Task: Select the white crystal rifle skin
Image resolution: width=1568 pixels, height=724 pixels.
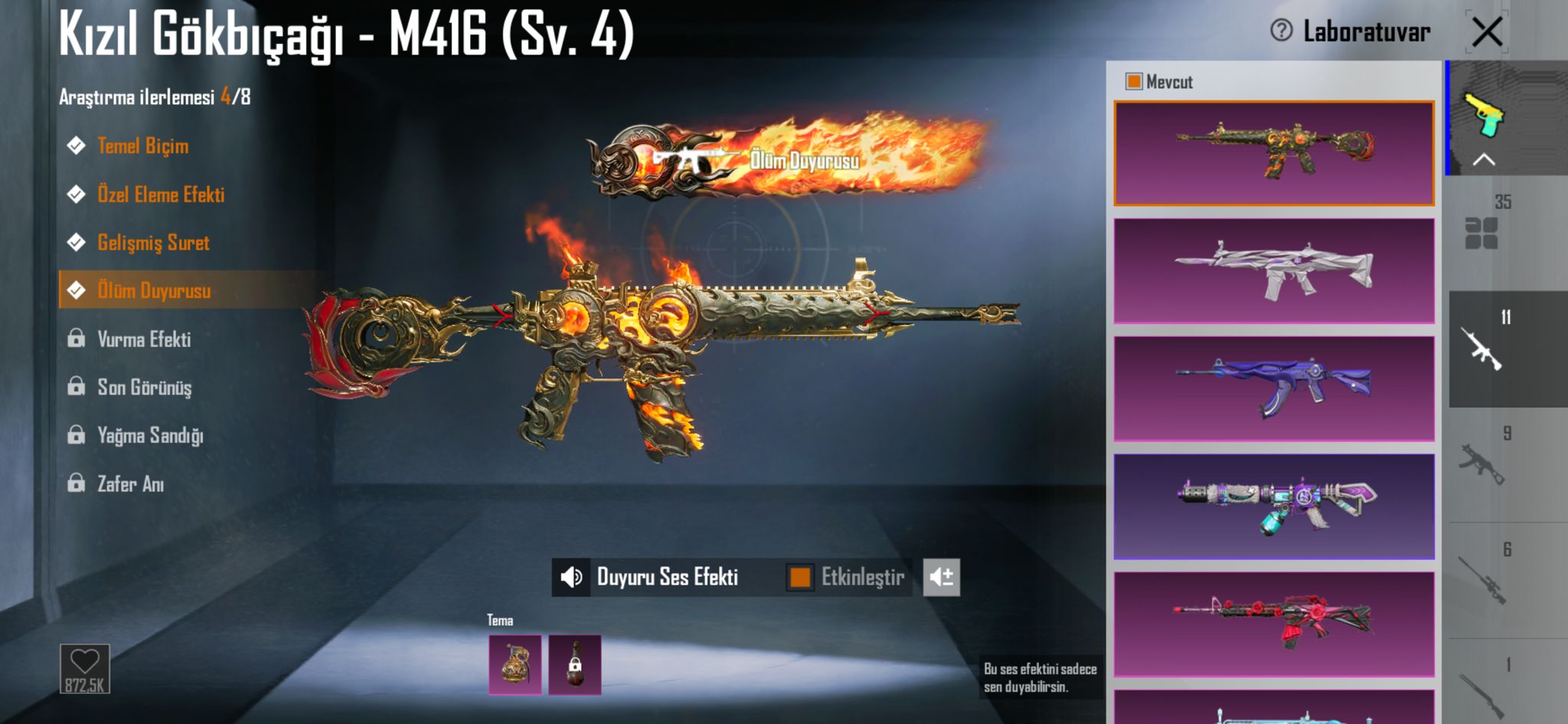Action: click(1273, 270)
